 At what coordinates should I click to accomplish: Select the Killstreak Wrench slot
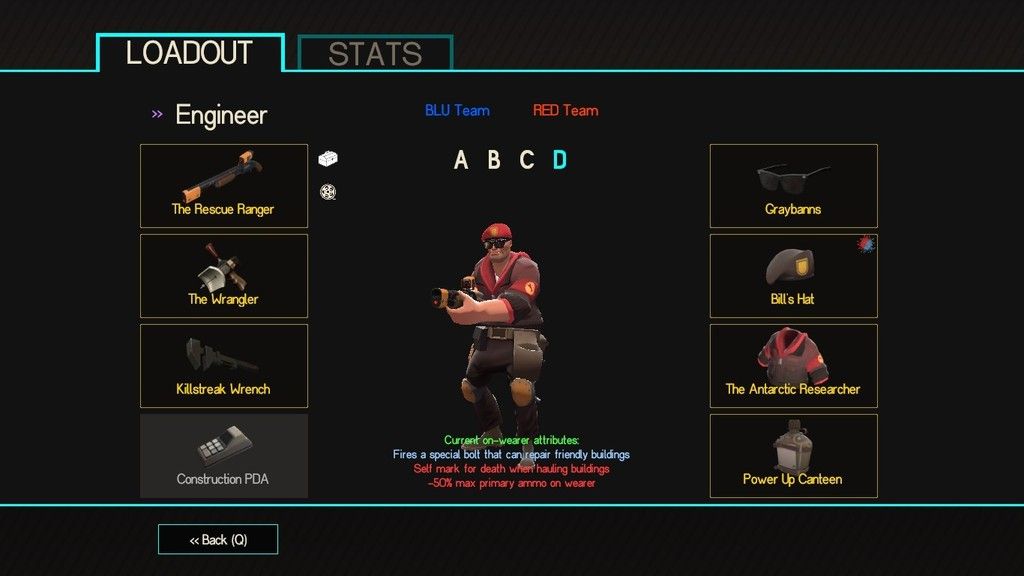(223, 366)
